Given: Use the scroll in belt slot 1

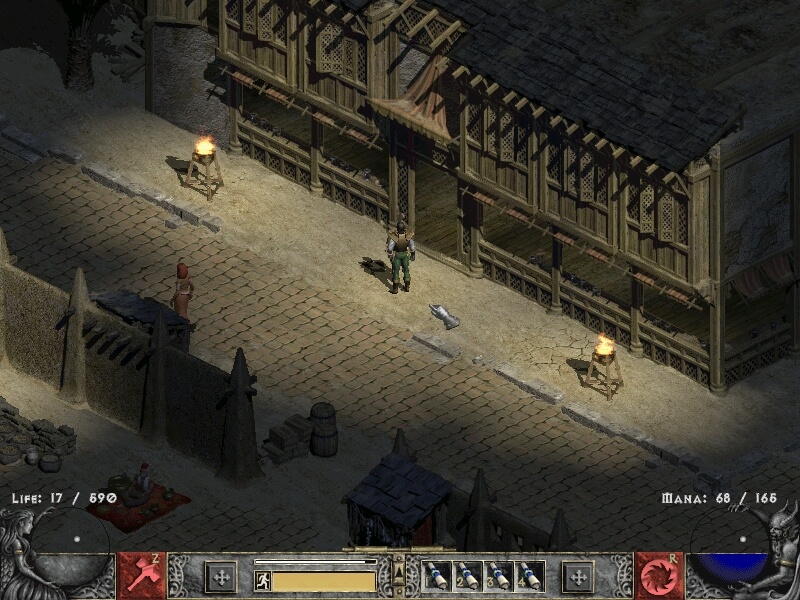Looking at the screenshot, I should coord(435,576).
